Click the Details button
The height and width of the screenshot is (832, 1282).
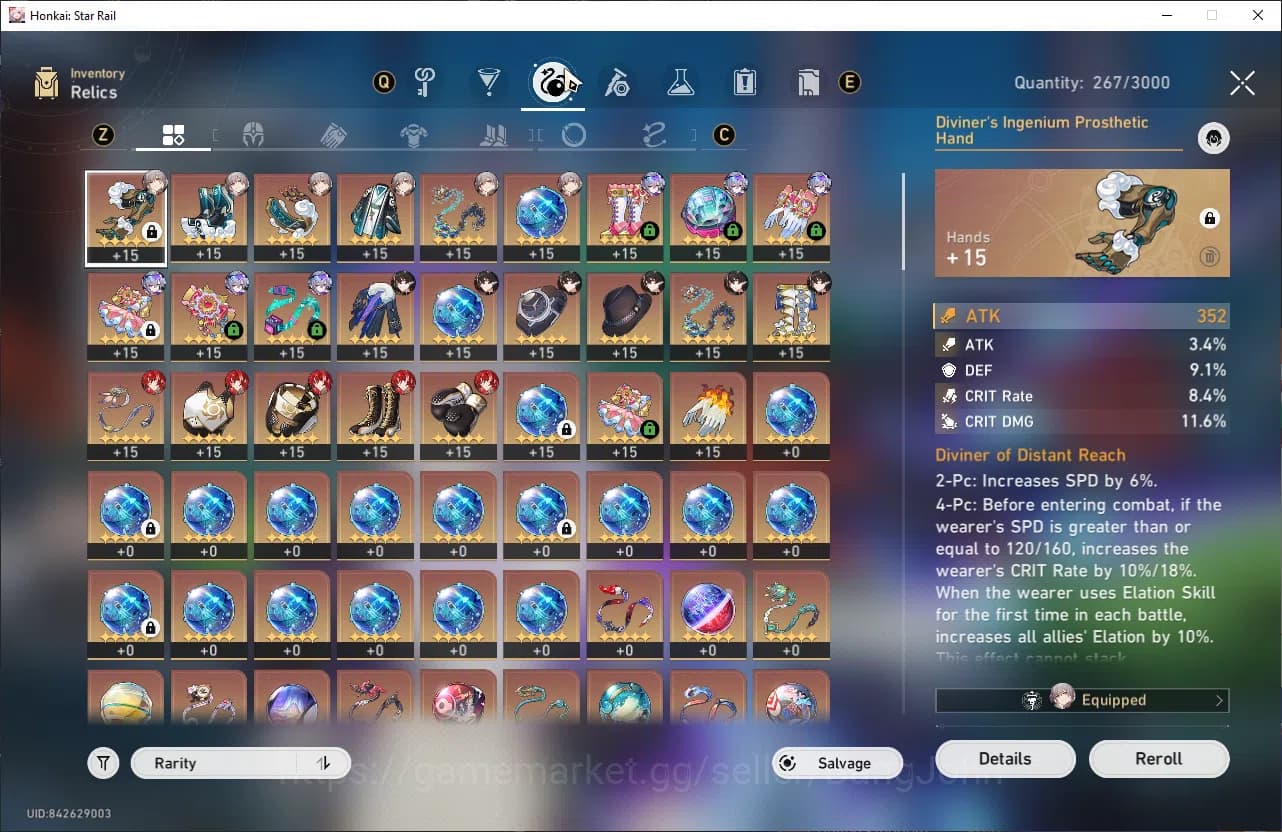[x=1005, y=758]
